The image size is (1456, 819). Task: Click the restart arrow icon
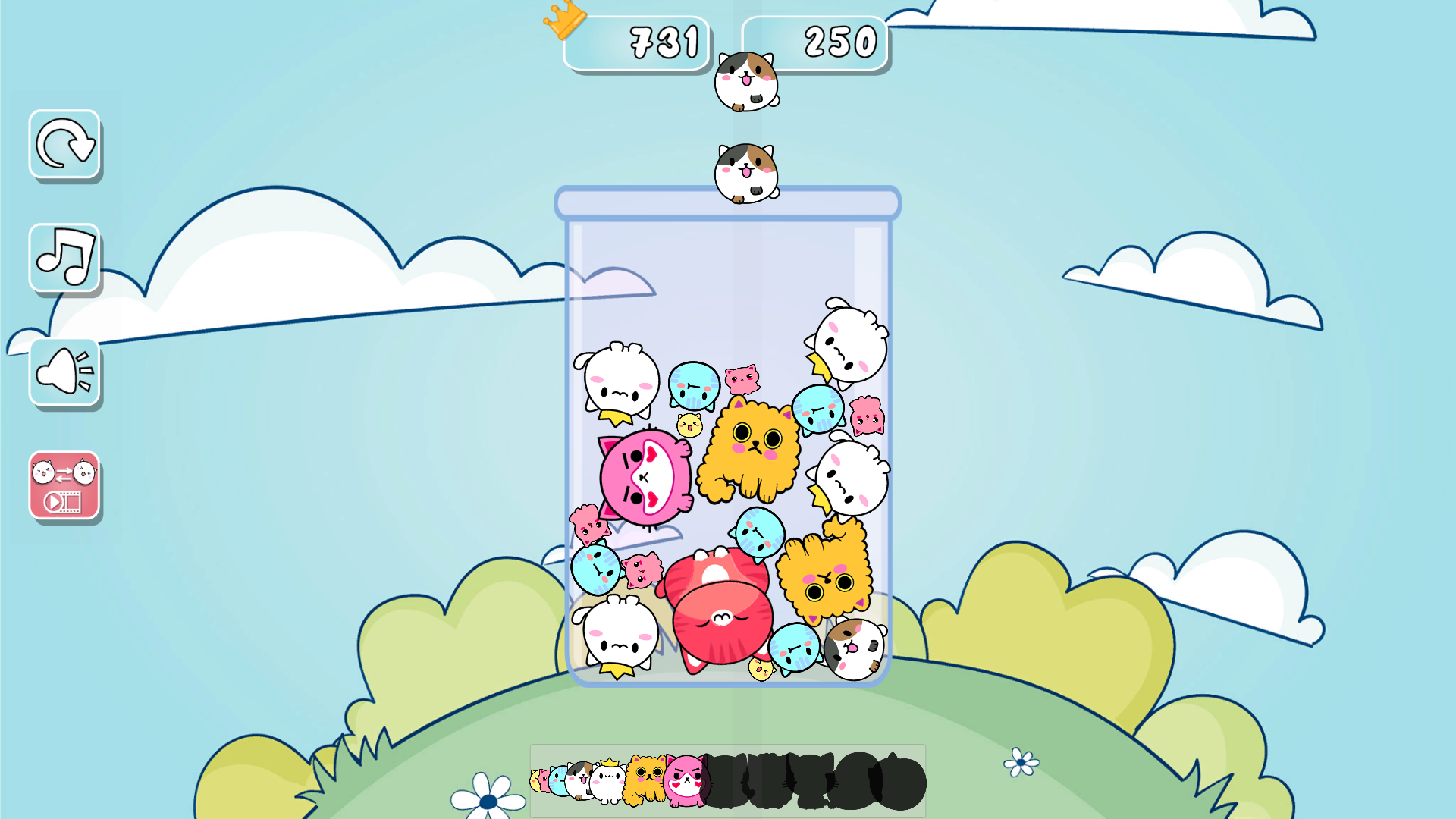click(x=64, y=146)
